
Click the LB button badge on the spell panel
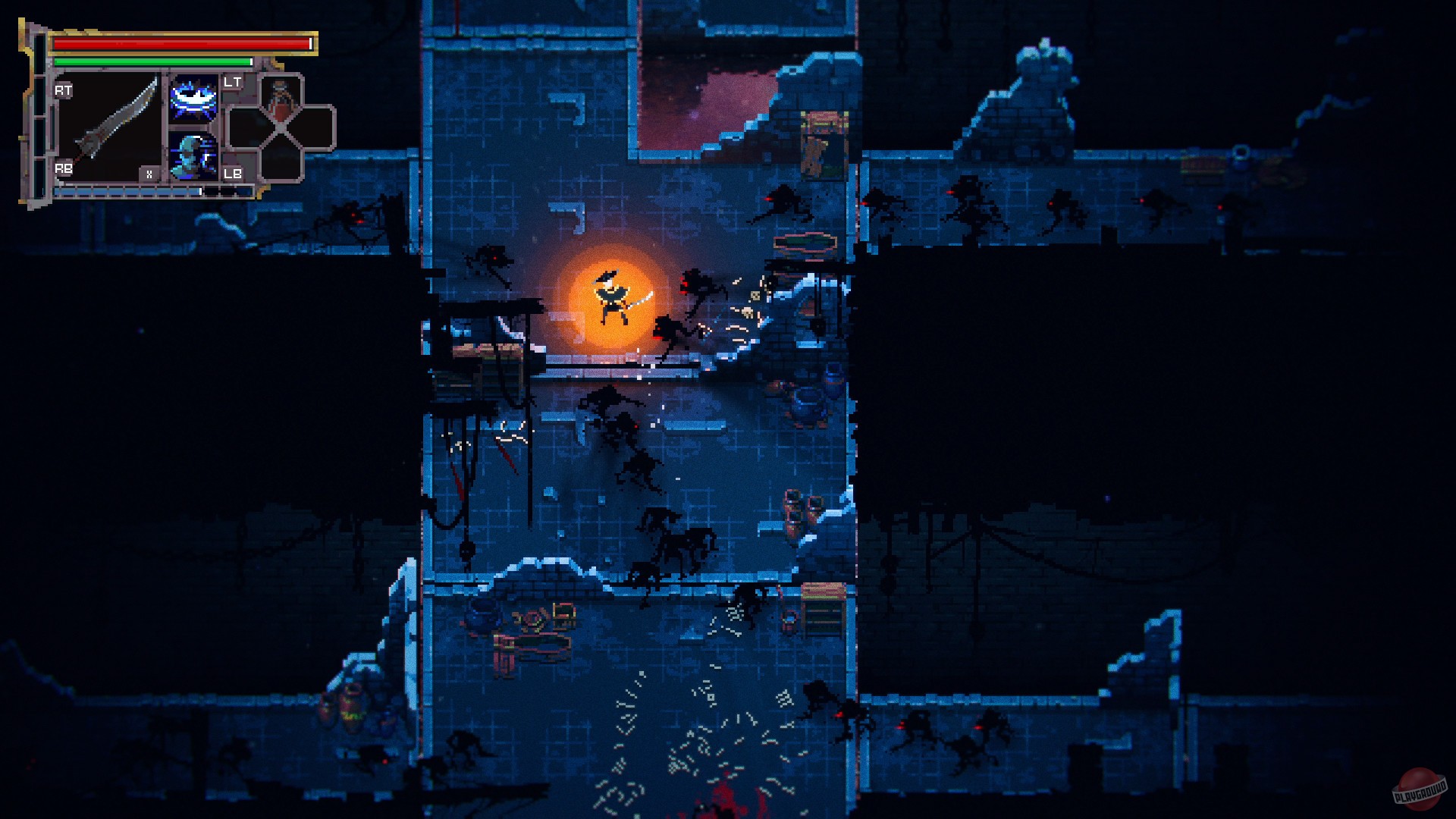[x=232, y=174]
